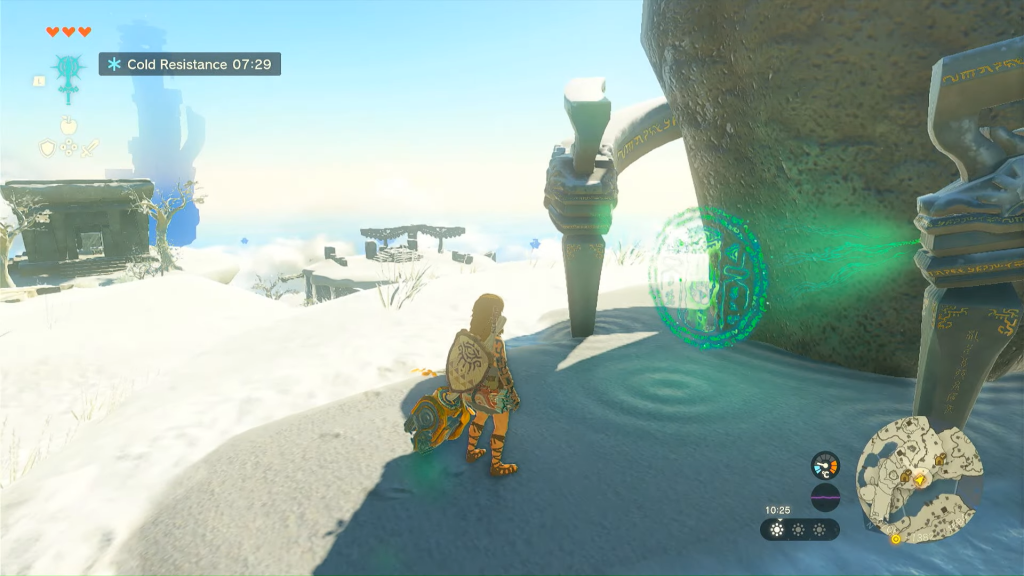Select the glowing teal ability icon

[68, 70]
